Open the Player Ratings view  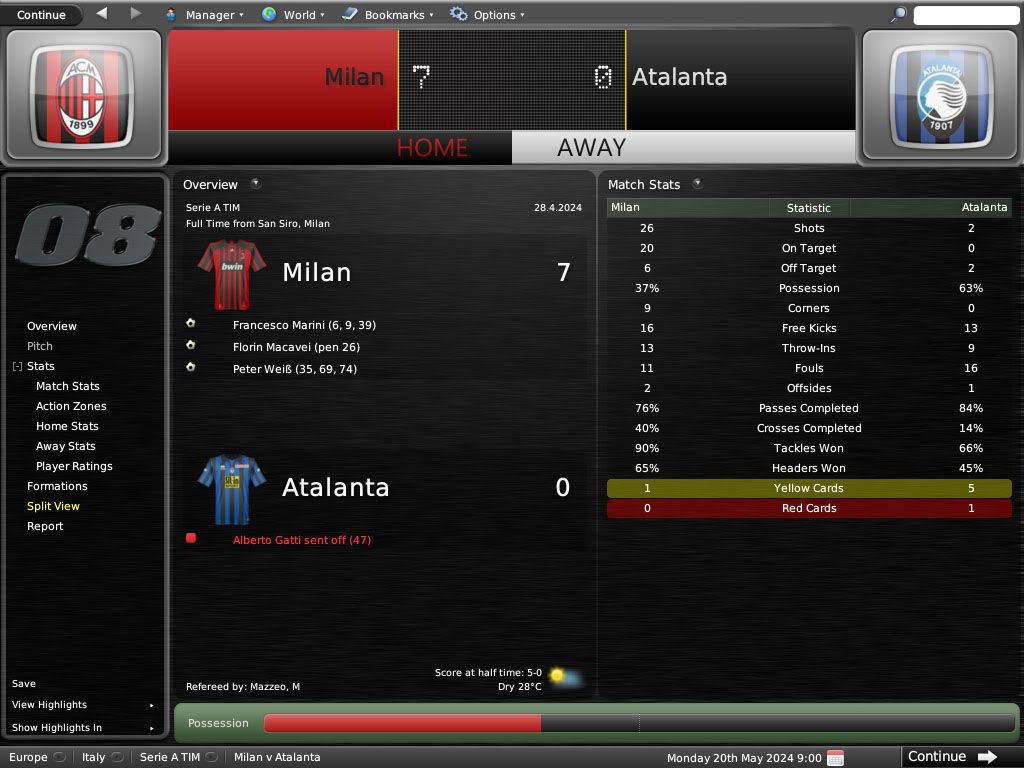[x=74, y=466]
